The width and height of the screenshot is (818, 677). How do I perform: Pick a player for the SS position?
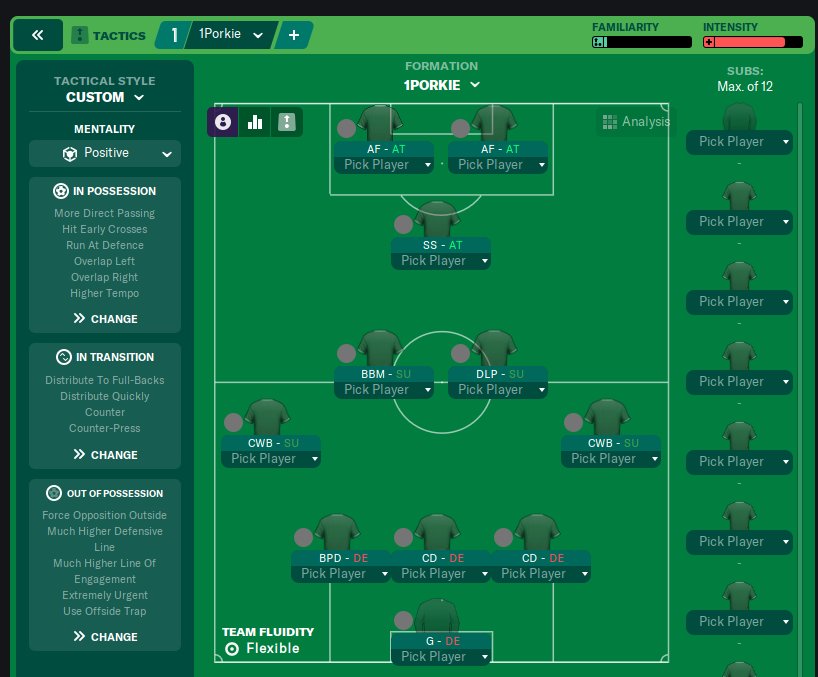441,261
